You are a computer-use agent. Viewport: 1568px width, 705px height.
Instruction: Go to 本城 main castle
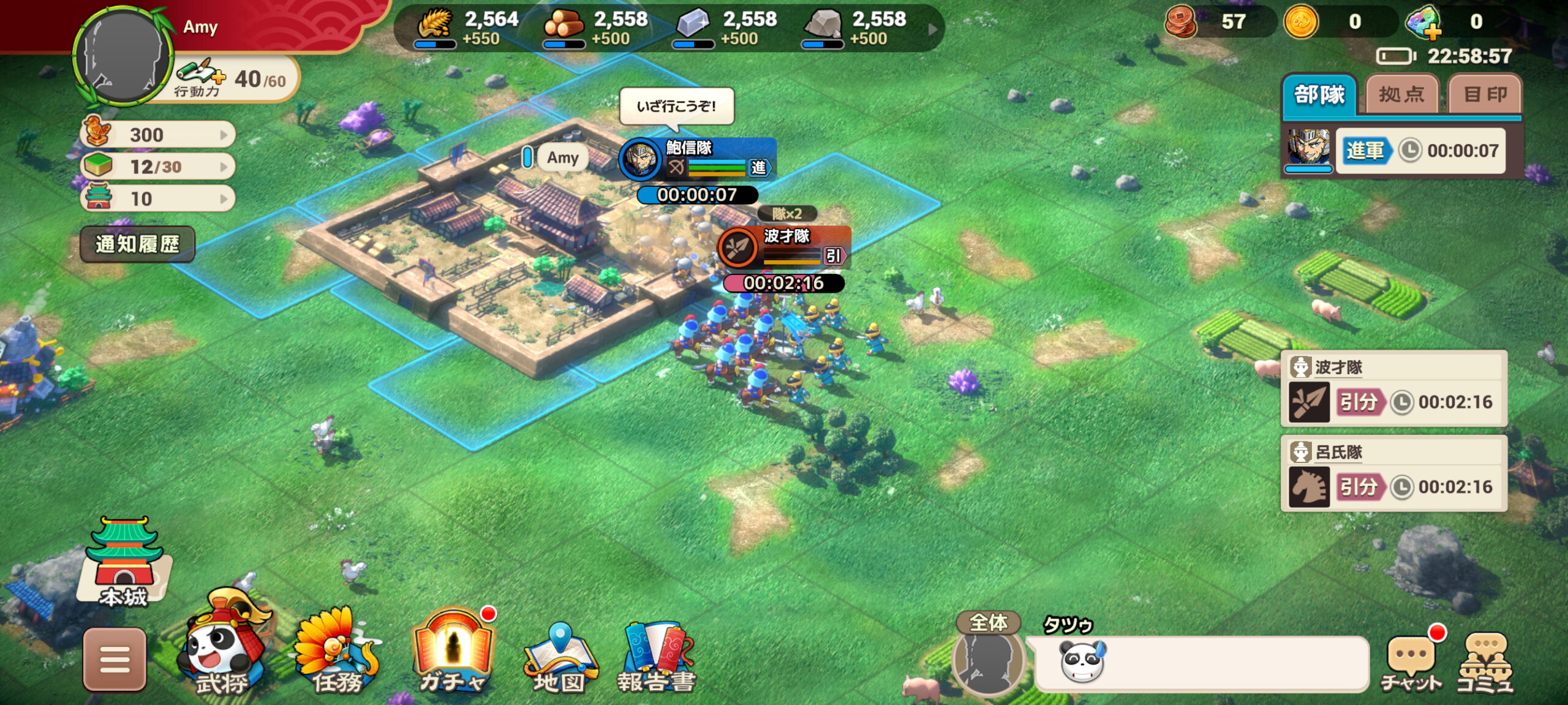coord(124,562)
